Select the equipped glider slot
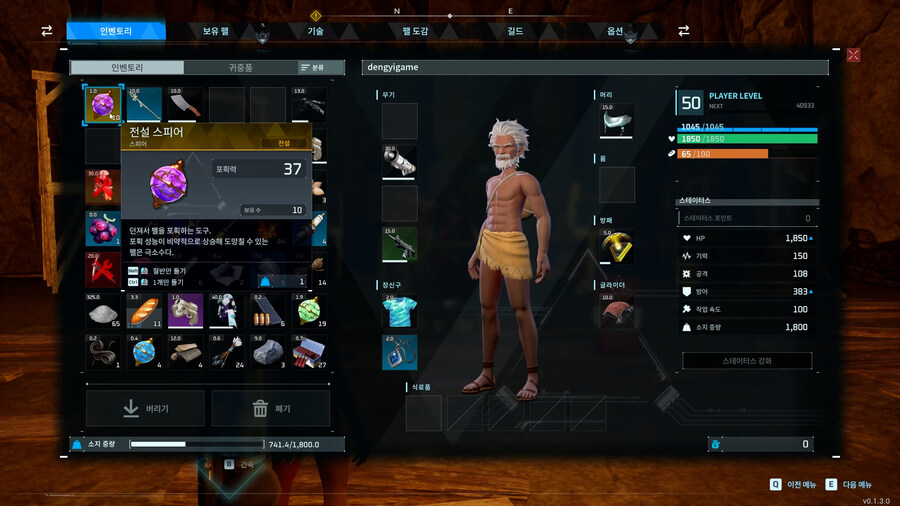This screenshot has width=900, height=506. point(617,310)
